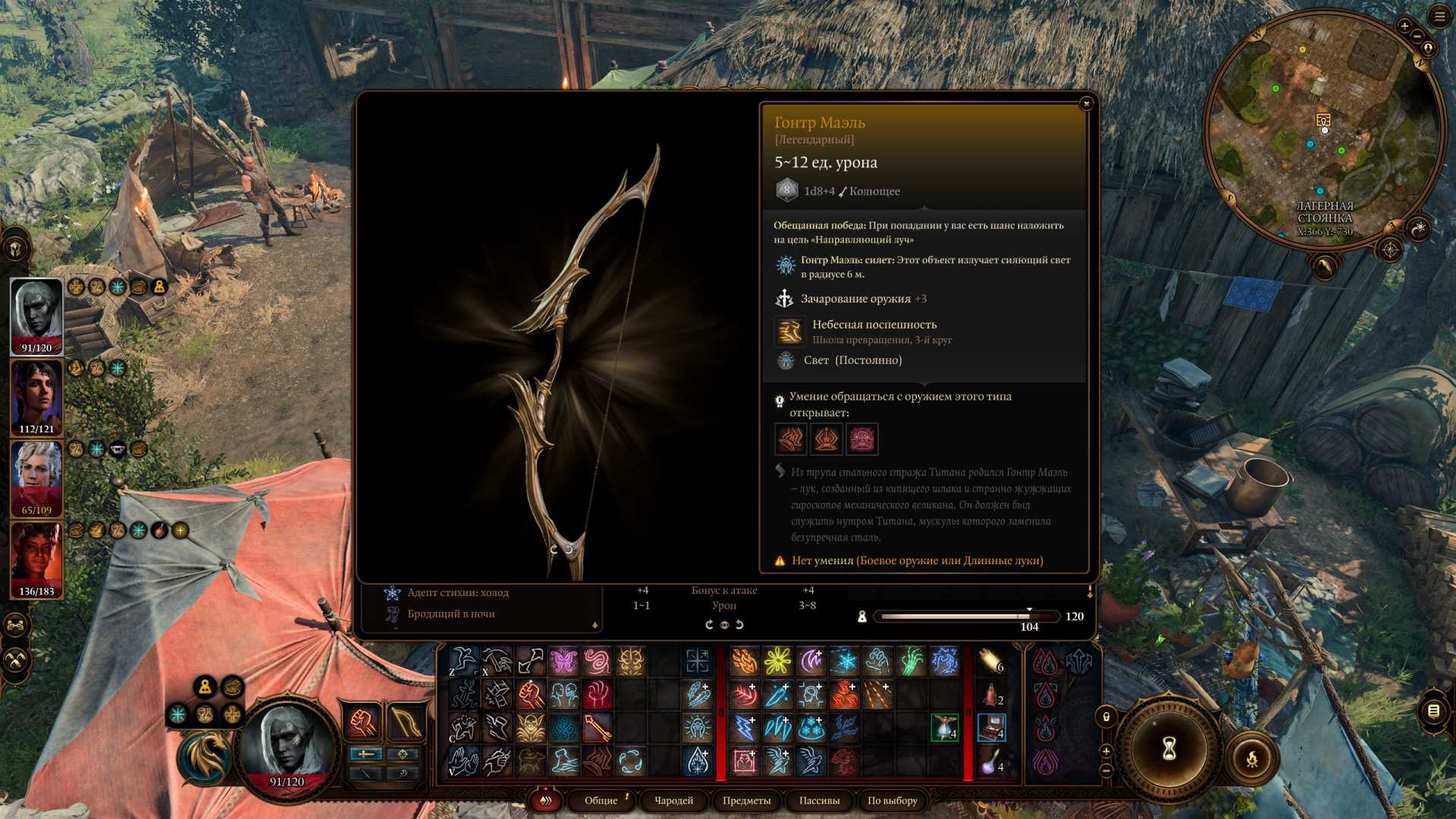Zoom out the minimap with minus button
Viewport: 1456px width, 819px height.
(x=1417, y=37)
